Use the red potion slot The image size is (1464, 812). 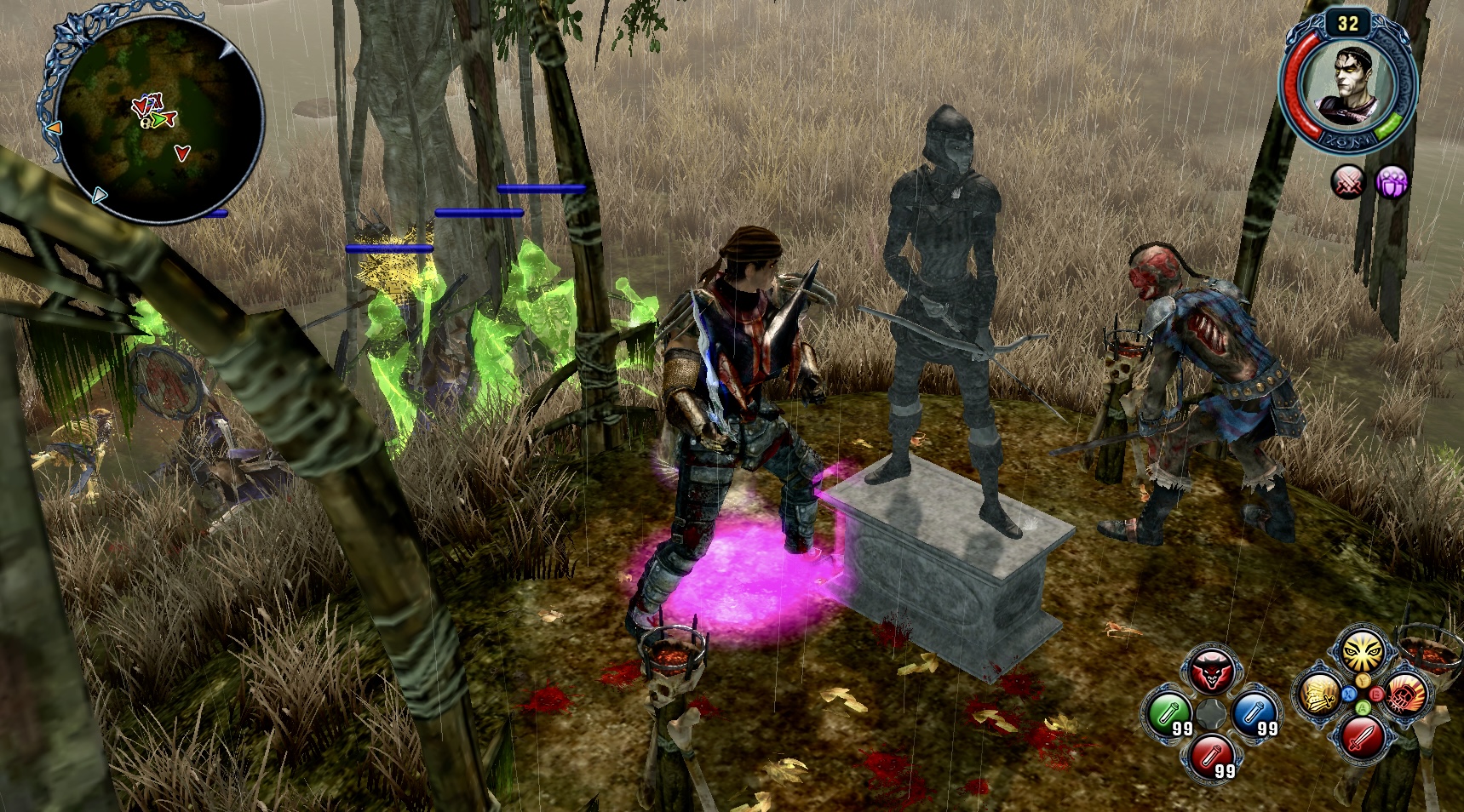(1212, 756)
